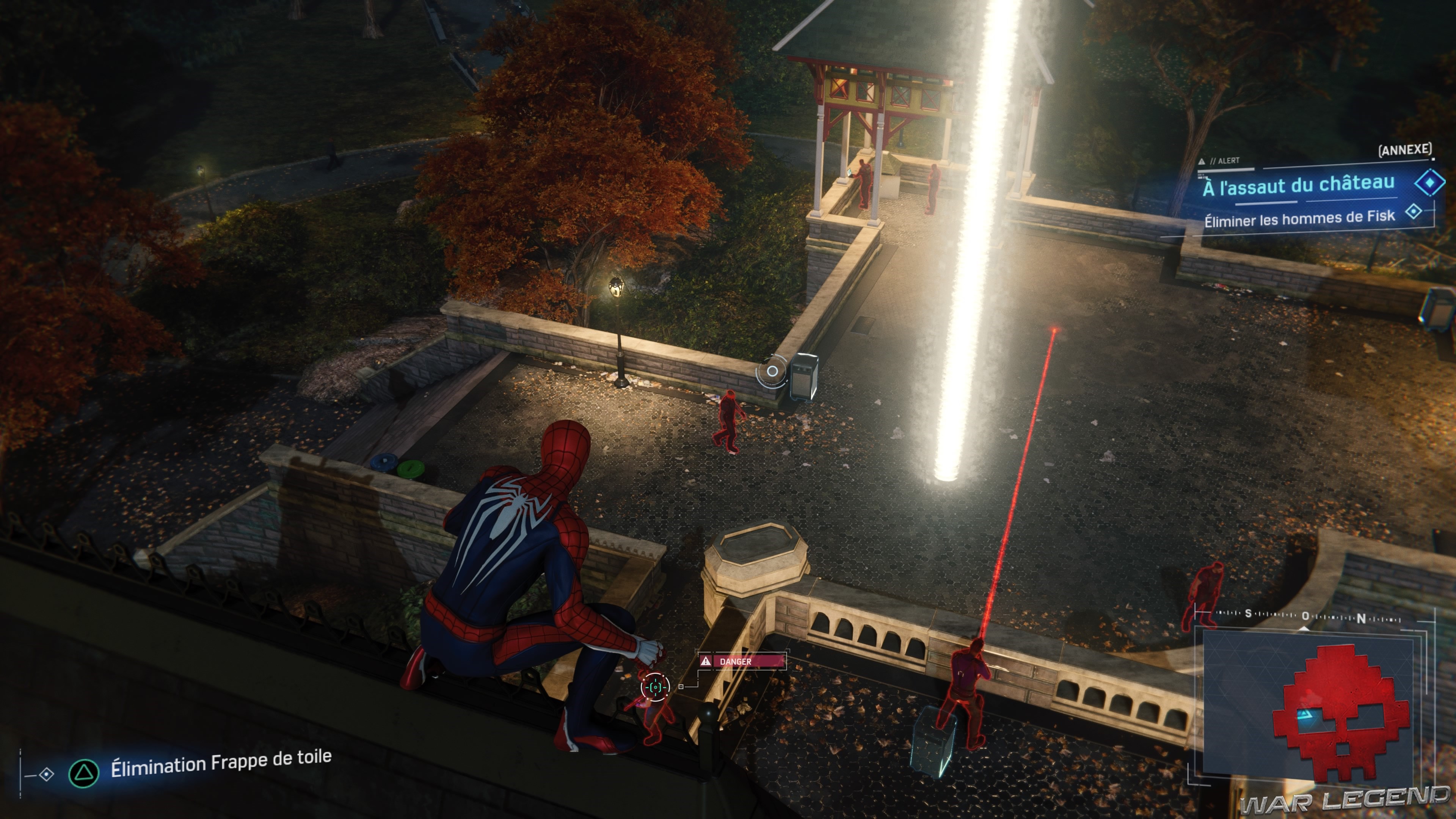
Task: Target the enemy lock-on reticle icon
Action: point(655,687)
